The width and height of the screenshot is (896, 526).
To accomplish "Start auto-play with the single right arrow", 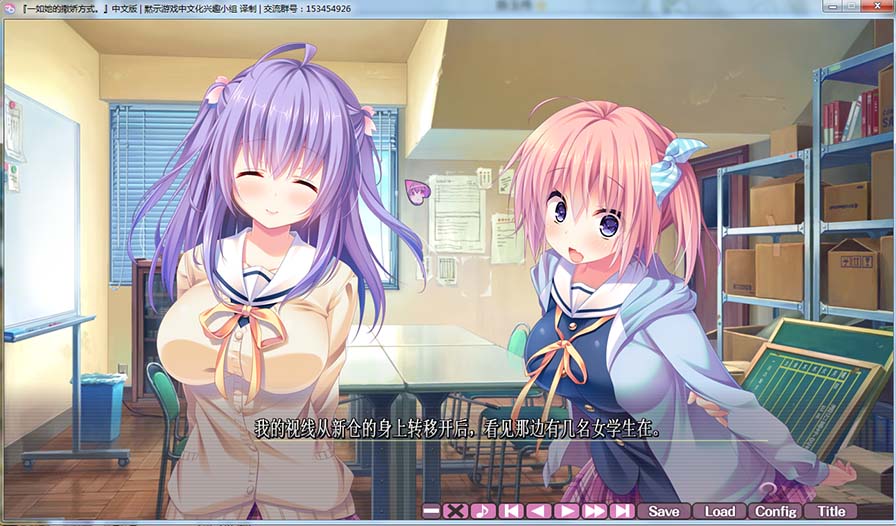I will pos(567,511).
